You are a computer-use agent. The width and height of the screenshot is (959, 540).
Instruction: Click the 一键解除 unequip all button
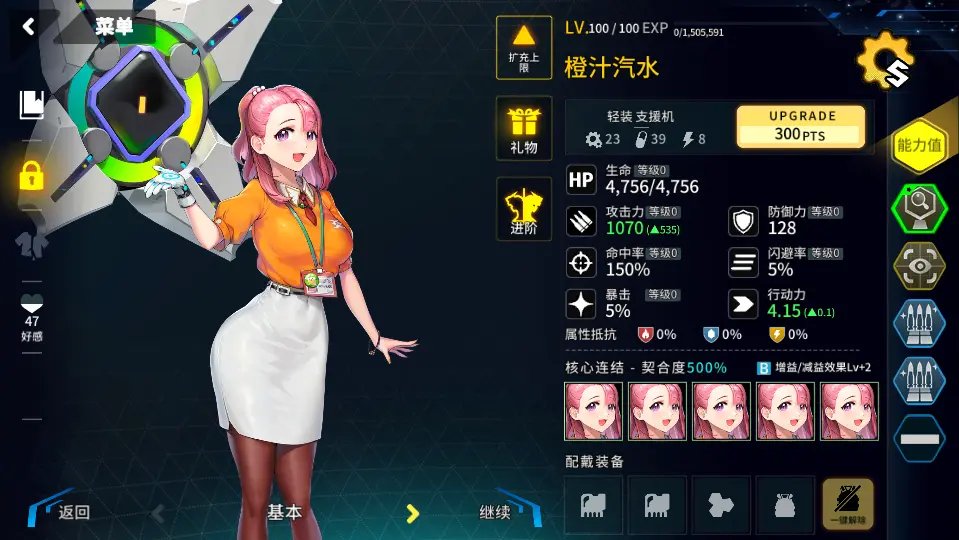(x=847, y=504)
